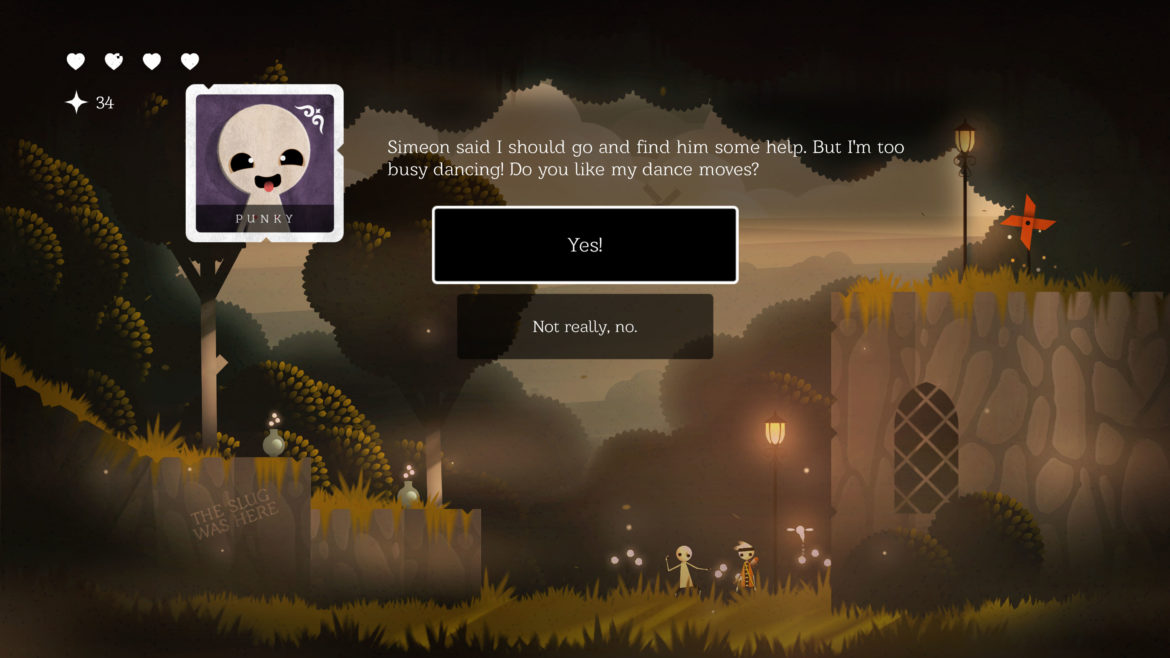Select the "Not really, no." response
1170x658 pixels.
(585, 327)
